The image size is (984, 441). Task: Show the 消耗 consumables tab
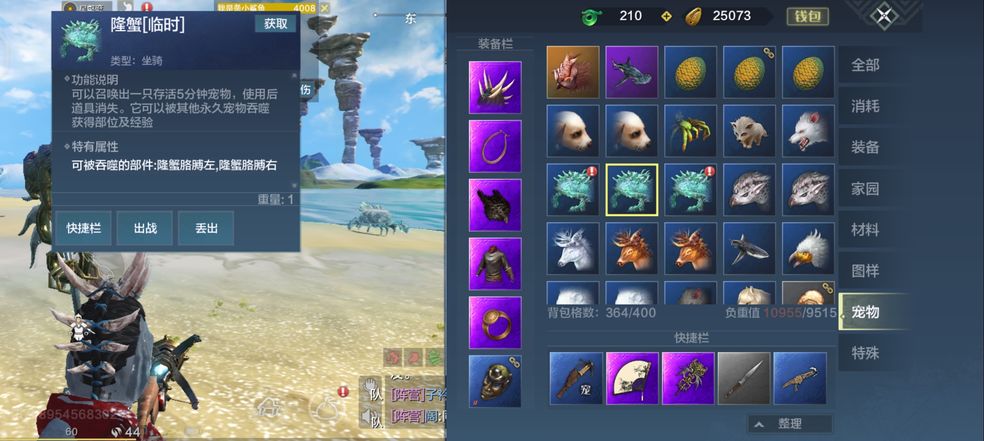pos(864,106)
